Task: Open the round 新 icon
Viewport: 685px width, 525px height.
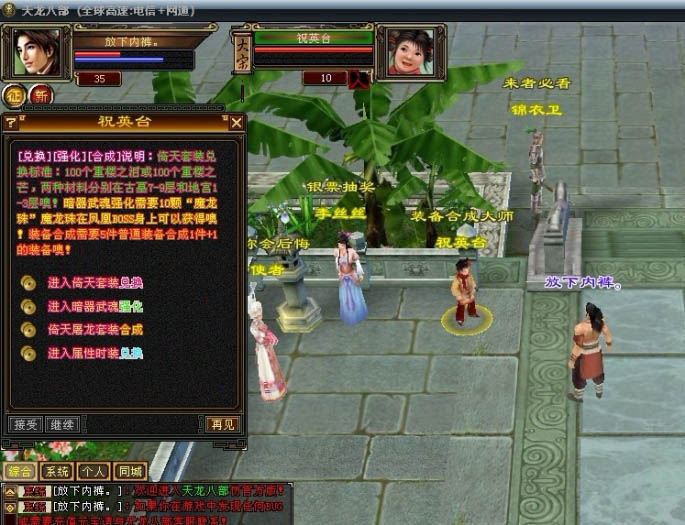Action: (41, 96)
